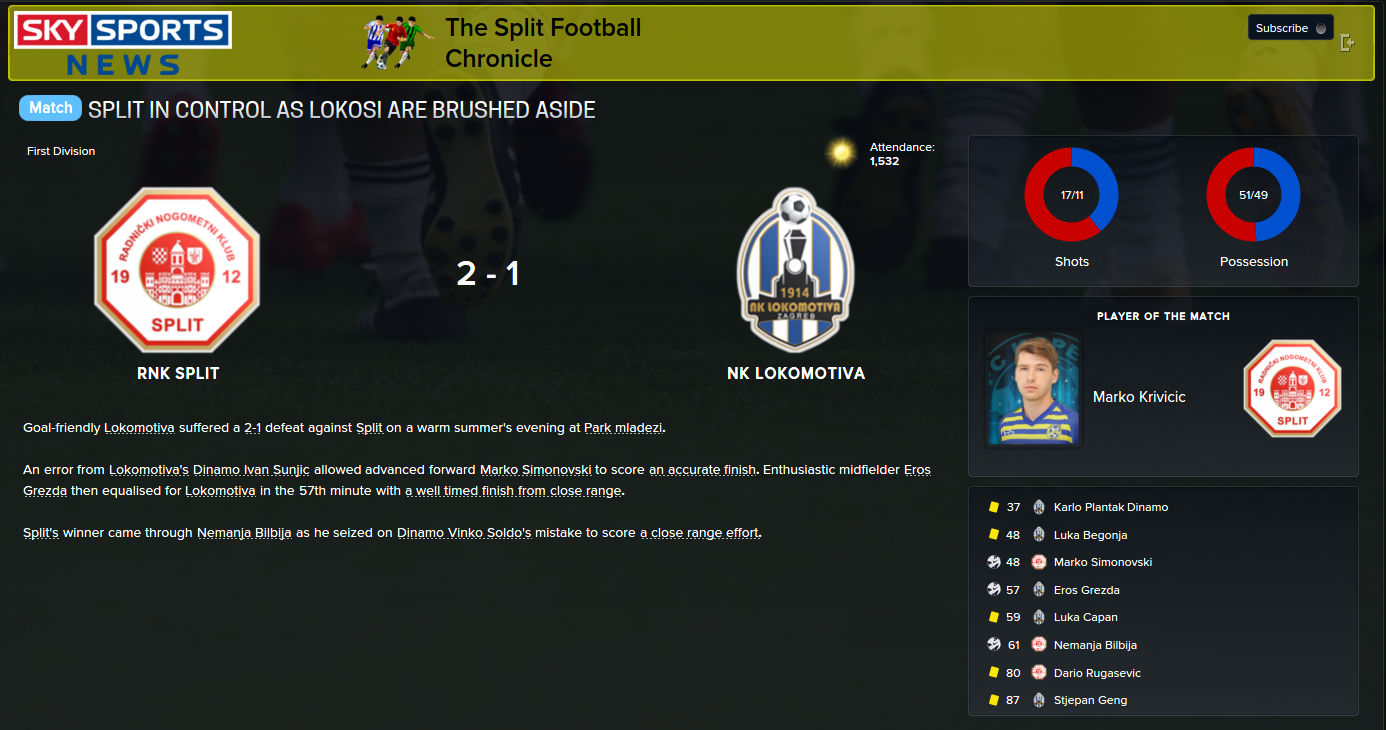Select Marko Krivicic's portrait photo

(x=1034, y=388)
